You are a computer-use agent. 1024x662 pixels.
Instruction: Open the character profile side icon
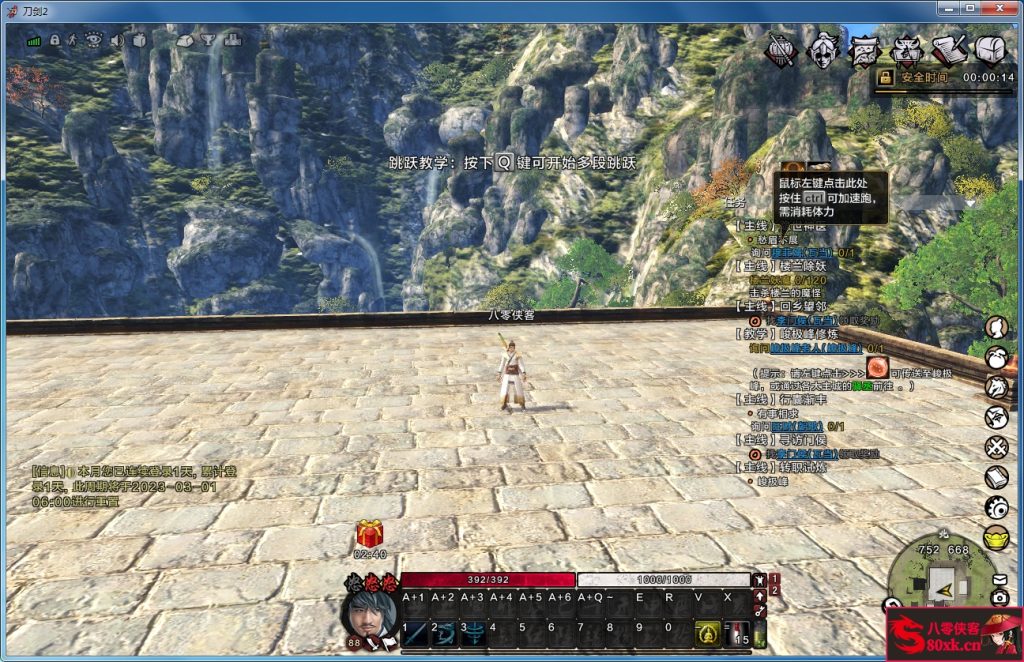996,328
